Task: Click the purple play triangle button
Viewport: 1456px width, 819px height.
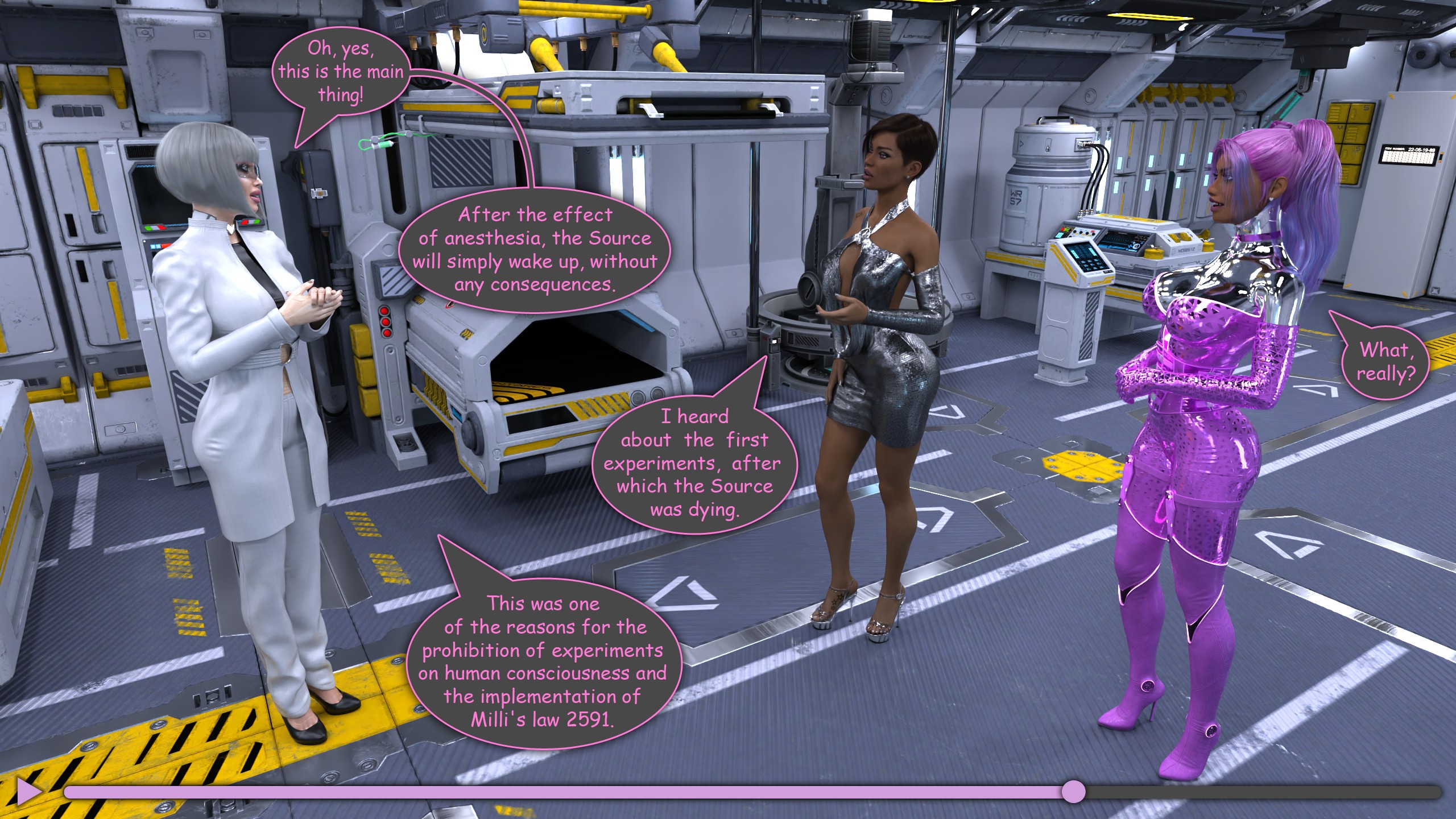Action: tap(27, 791)
